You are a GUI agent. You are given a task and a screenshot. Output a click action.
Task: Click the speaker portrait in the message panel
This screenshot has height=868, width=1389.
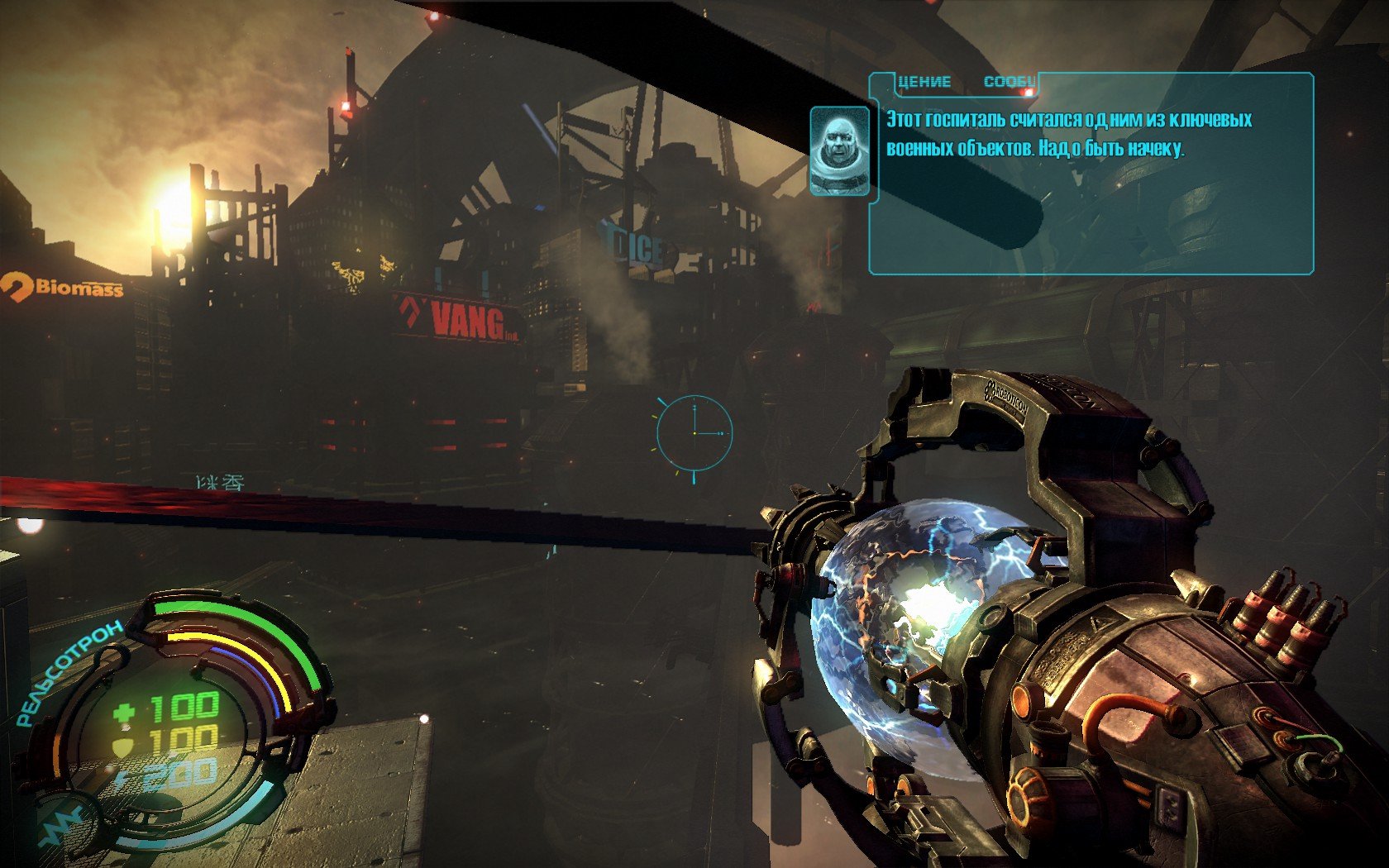pyautogui.click(x=840, y=150)
